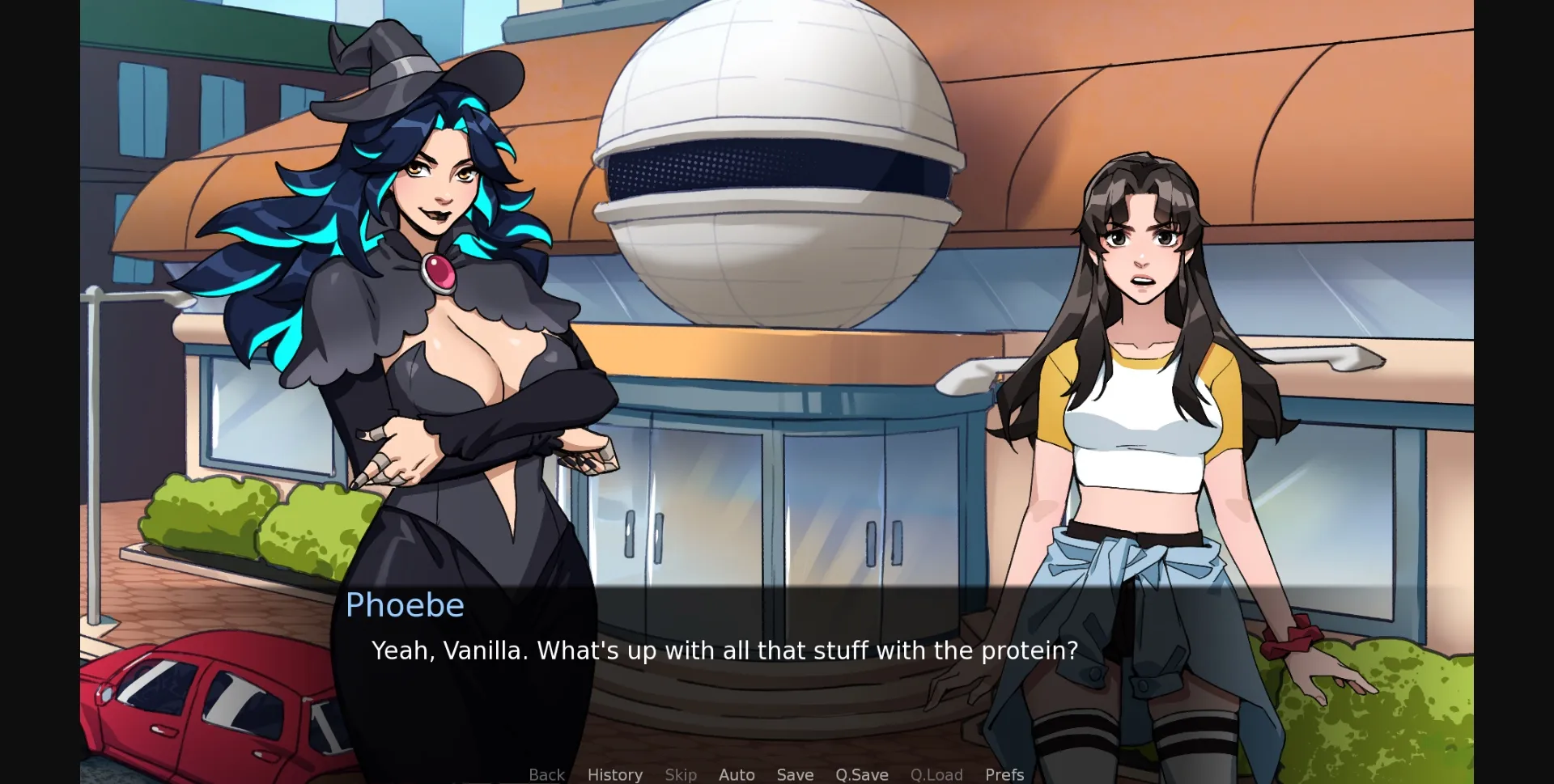Load the quick save via Q.Load
Viewport: 1554px width, 784px height.
[936, 774]
